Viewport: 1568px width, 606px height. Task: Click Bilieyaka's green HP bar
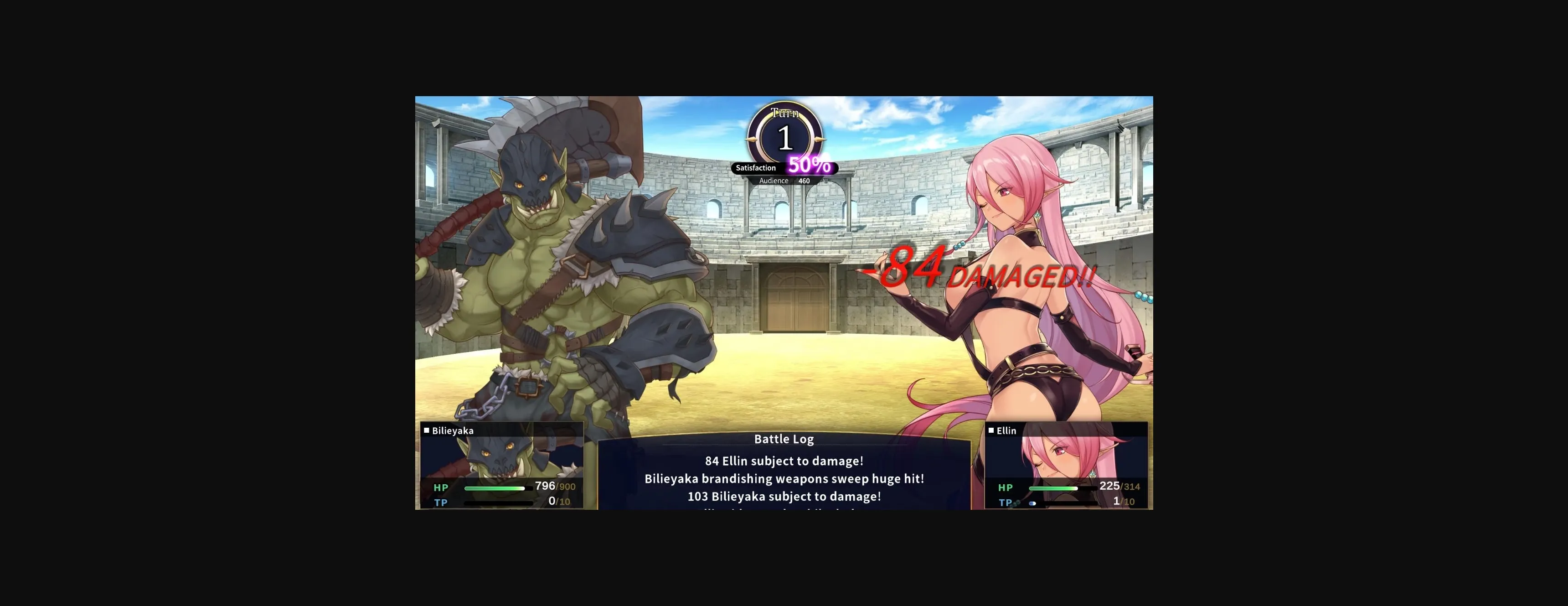pos(496,487)
